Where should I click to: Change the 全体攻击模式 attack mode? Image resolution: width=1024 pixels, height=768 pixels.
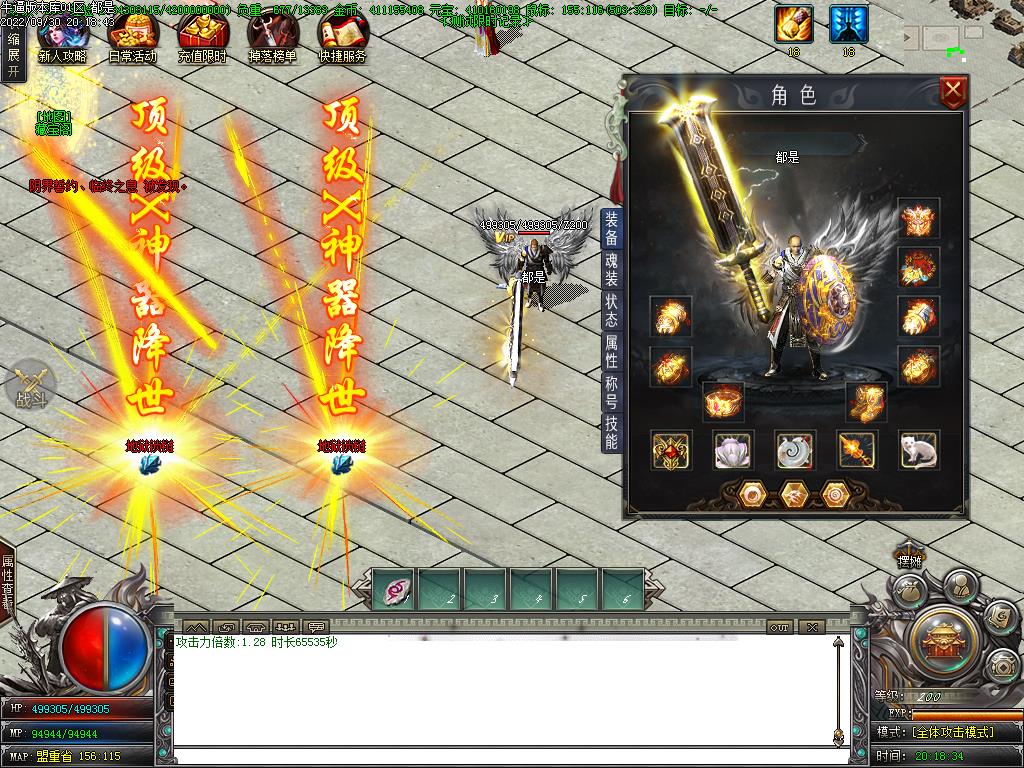953,732
